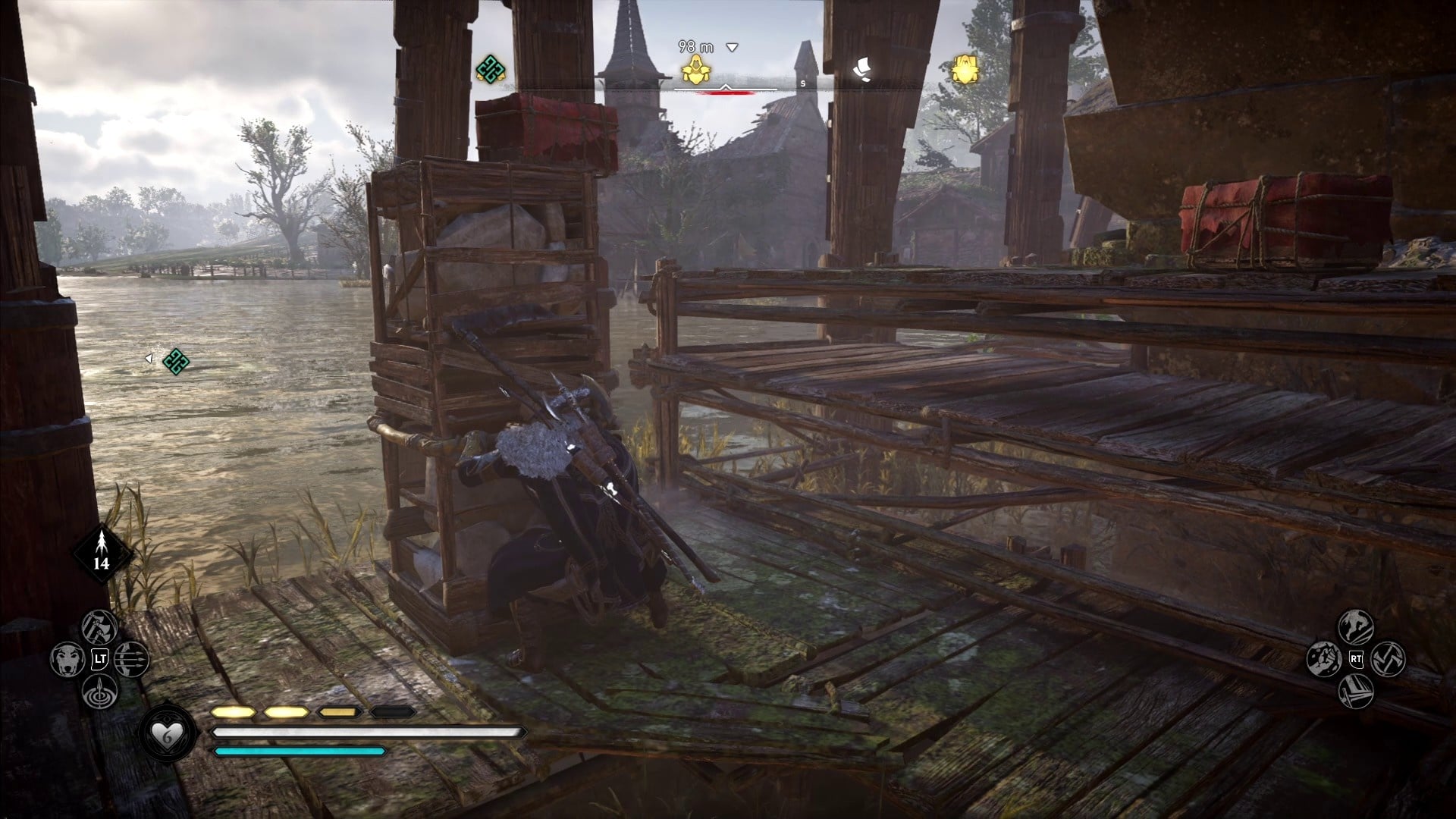This screenshot has height=819, width=1456.
Task: Activate the throwing axes ranged ability
Action: pos(100,627)
